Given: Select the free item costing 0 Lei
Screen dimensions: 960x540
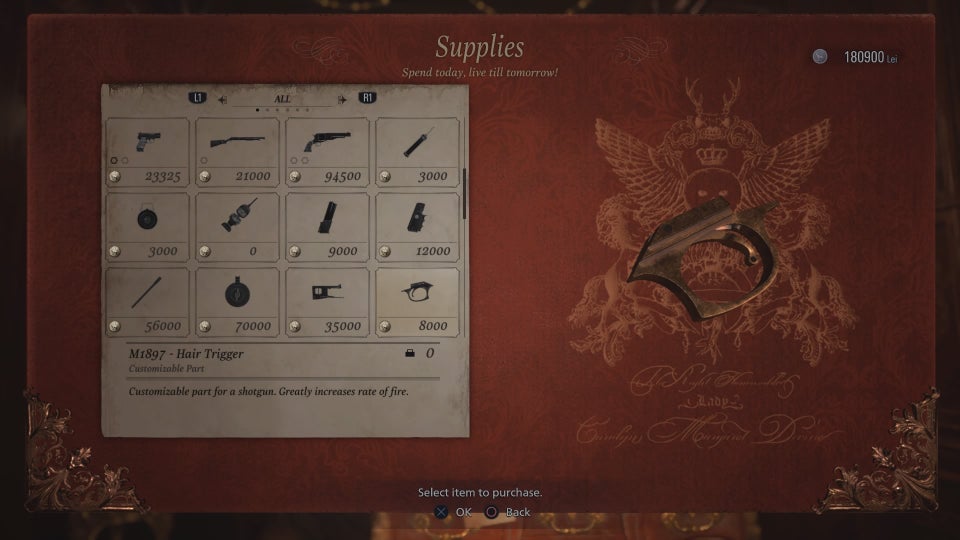Looking at the screenshot, I should (237, 226).
